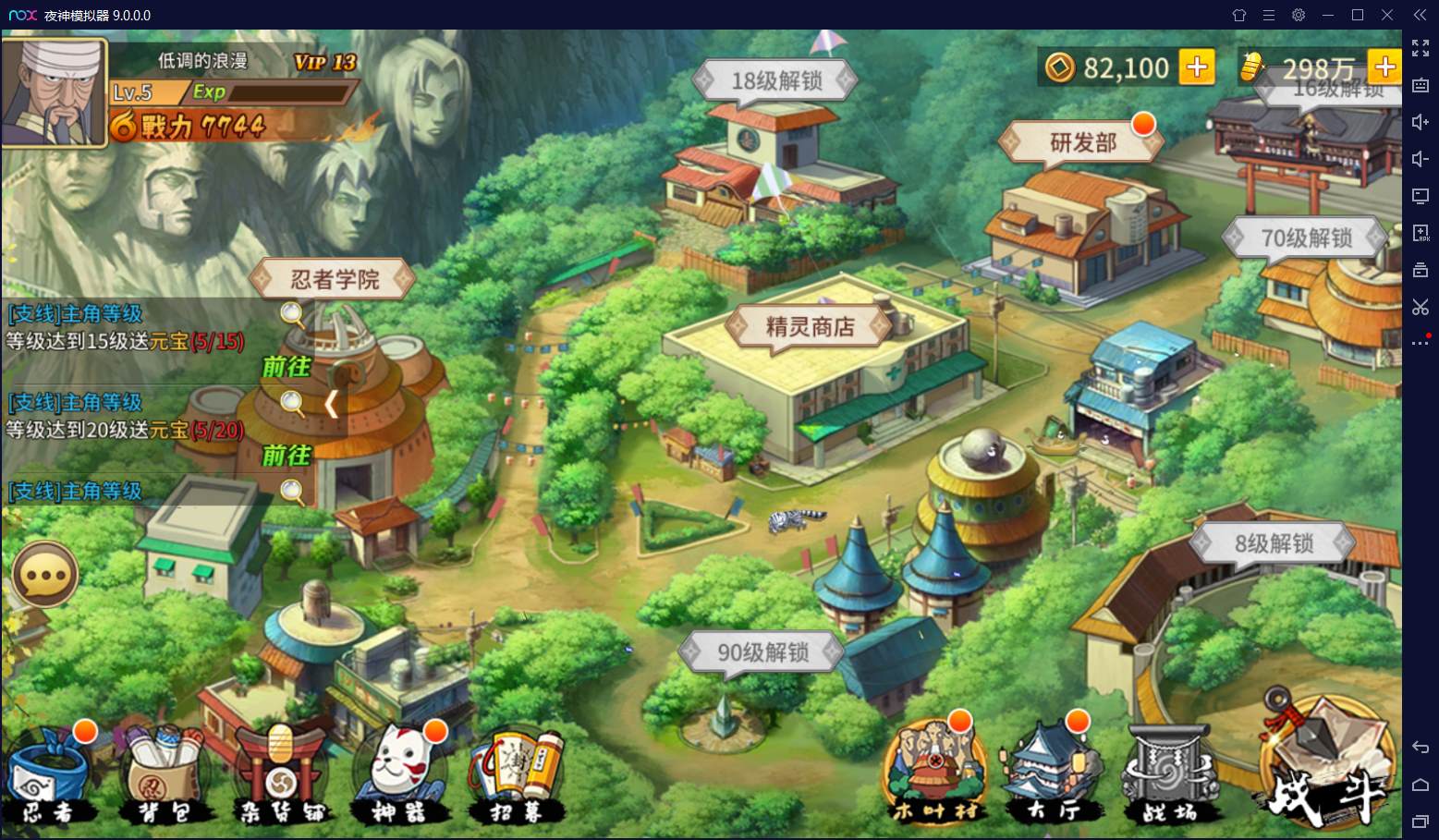
Task: Open the VIP 13 badge
Action: pos(324,62)
